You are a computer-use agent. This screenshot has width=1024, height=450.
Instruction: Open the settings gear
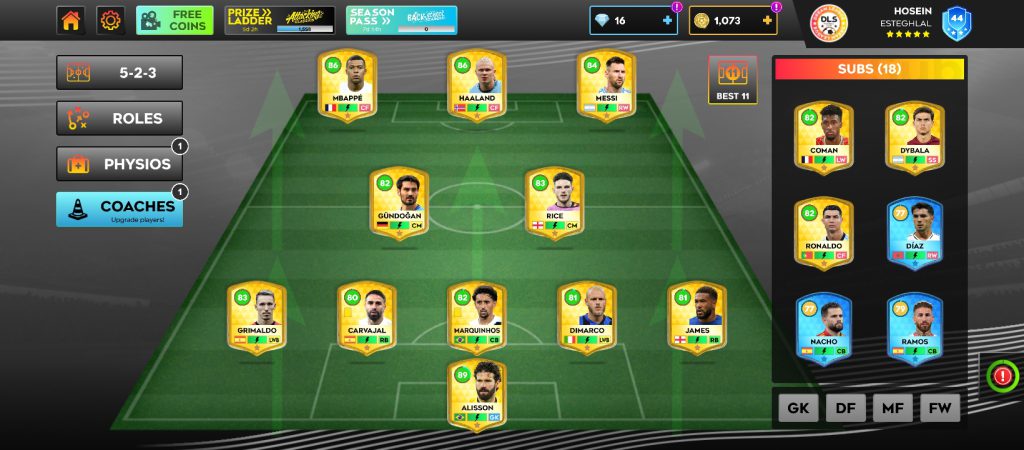click(x=110, y=20)
